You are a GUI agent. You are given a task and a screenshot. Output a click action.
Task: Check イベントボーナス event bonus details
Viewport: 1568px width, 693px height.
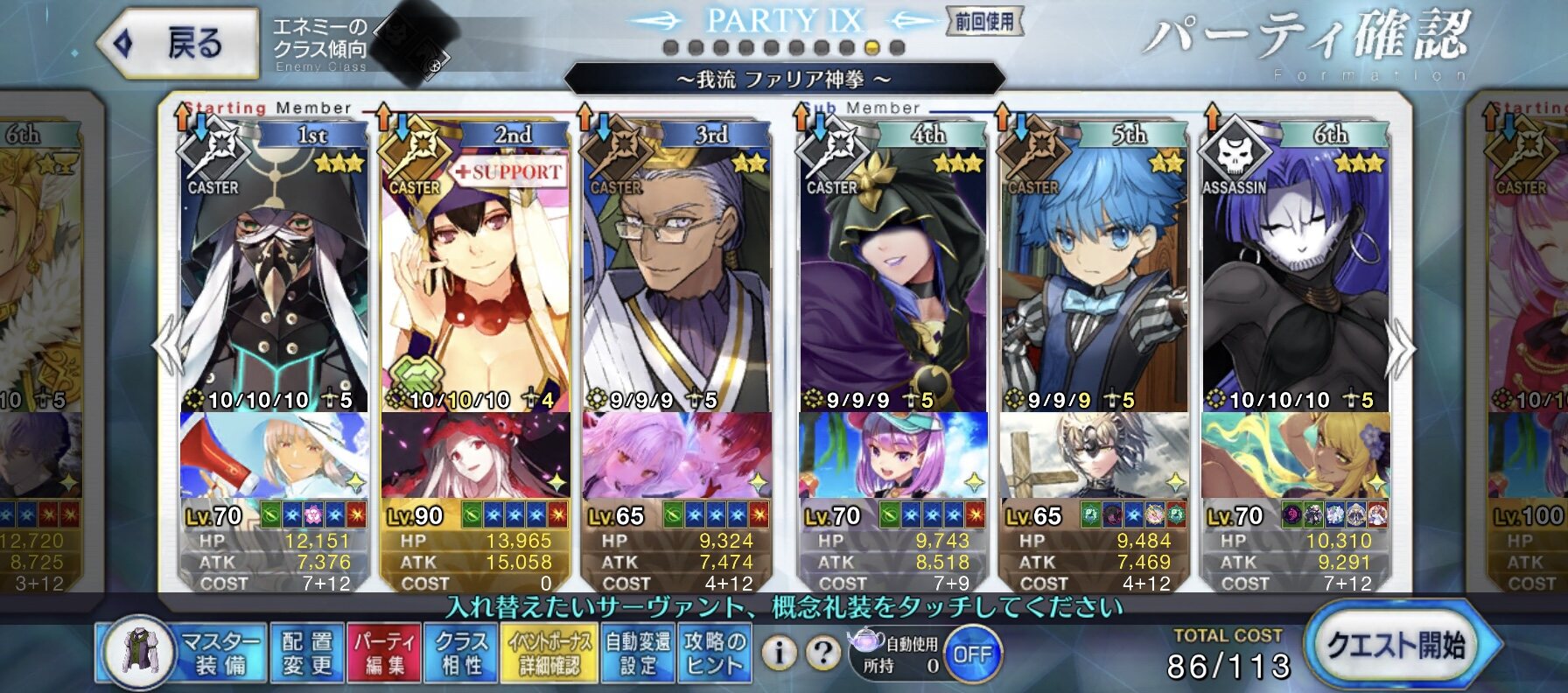click(x=549, y=654)
